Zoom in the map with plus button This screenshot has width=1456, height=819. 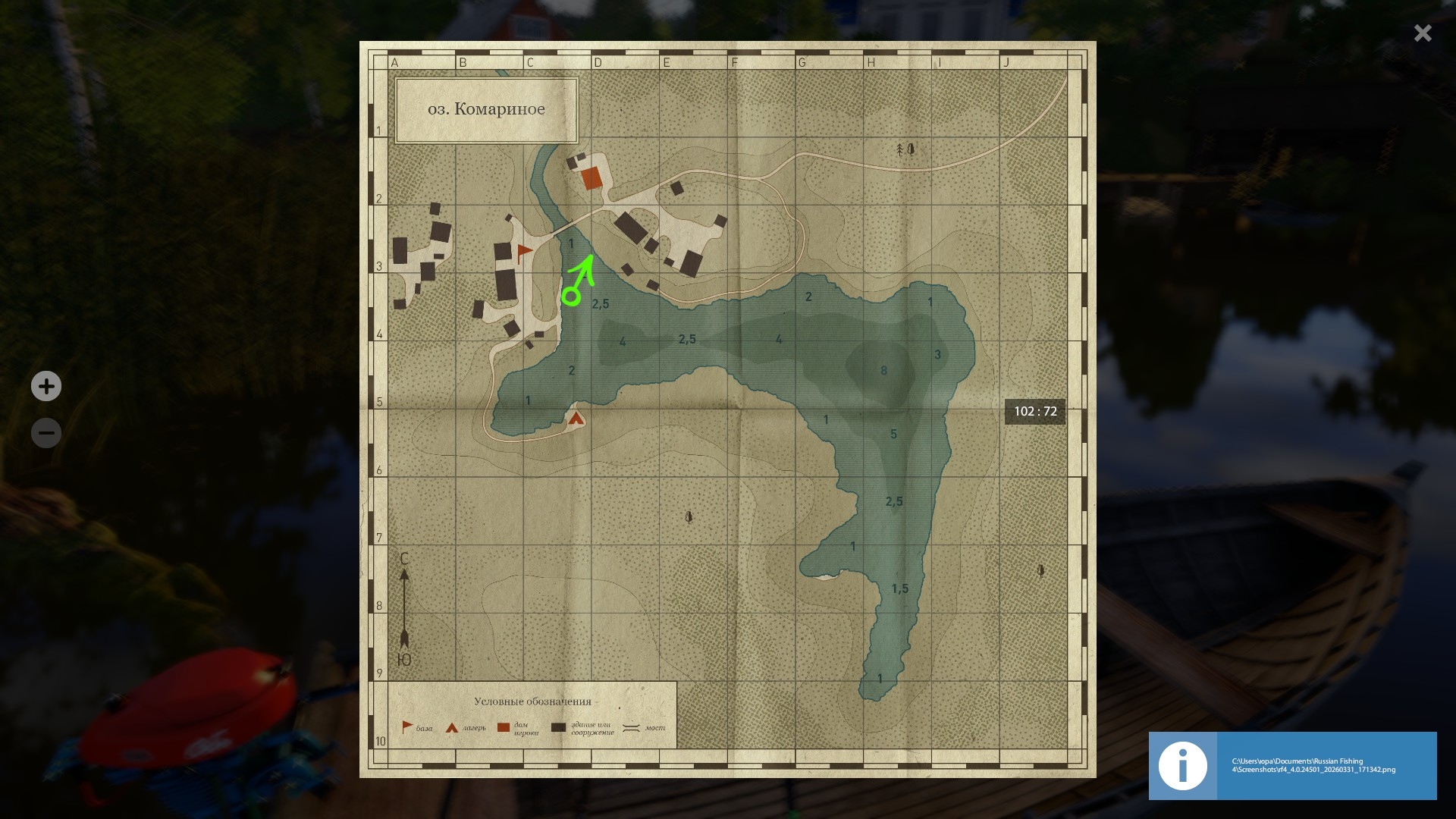46,386
